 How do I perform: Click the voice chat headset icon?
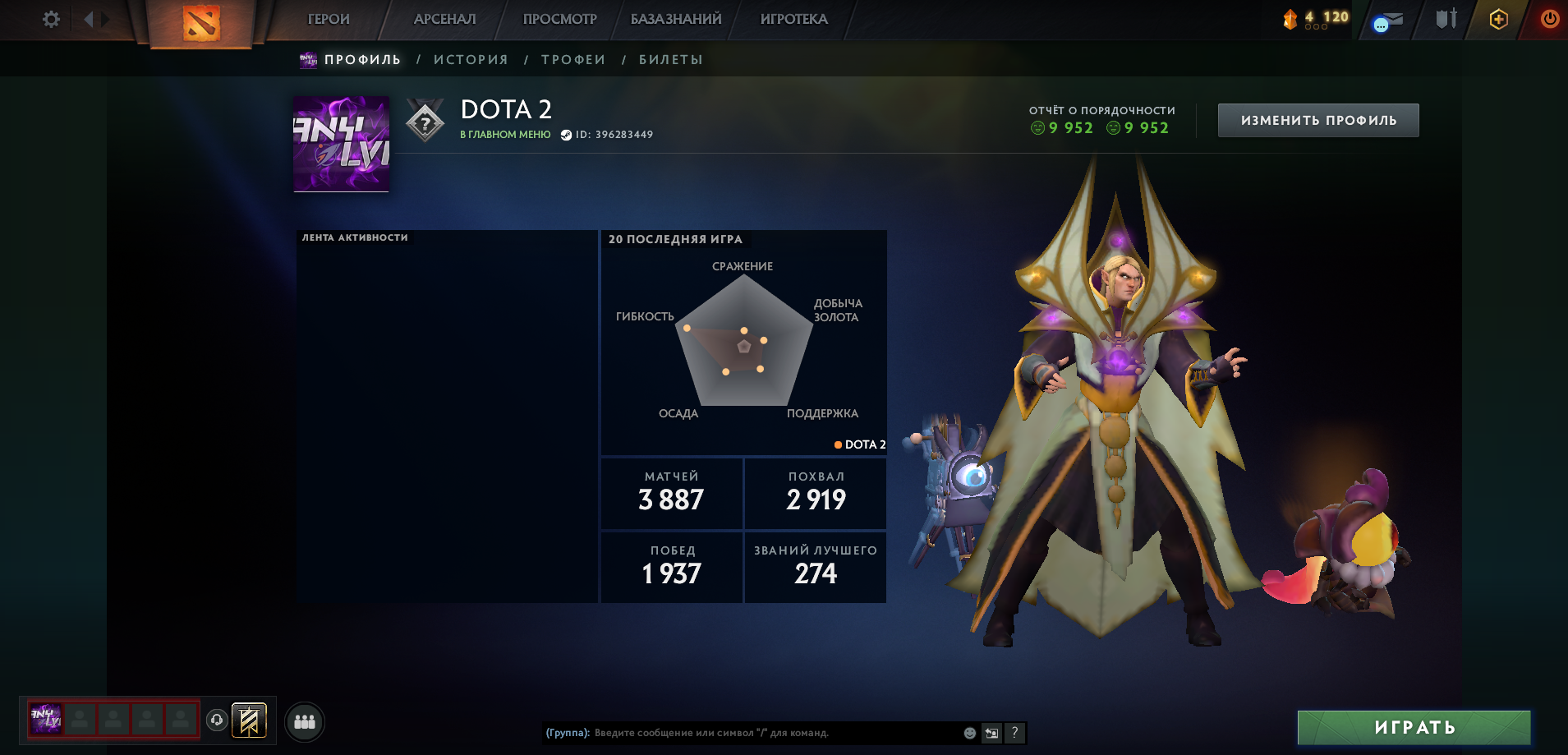[x=215, y=719]
